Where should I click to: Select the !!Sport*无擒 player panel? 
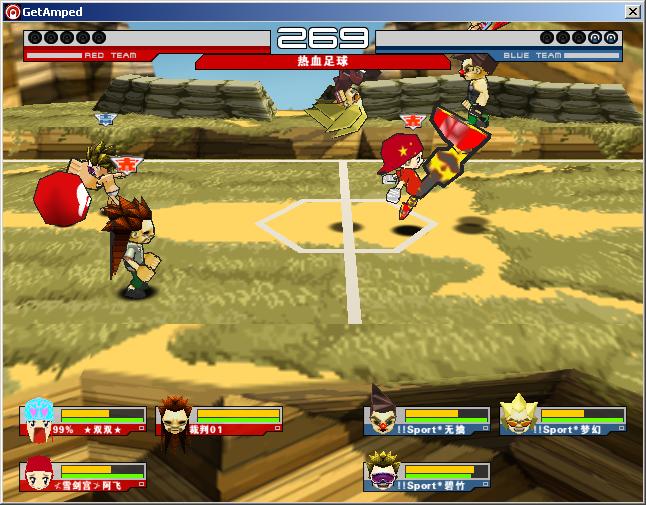coord(427,420)
